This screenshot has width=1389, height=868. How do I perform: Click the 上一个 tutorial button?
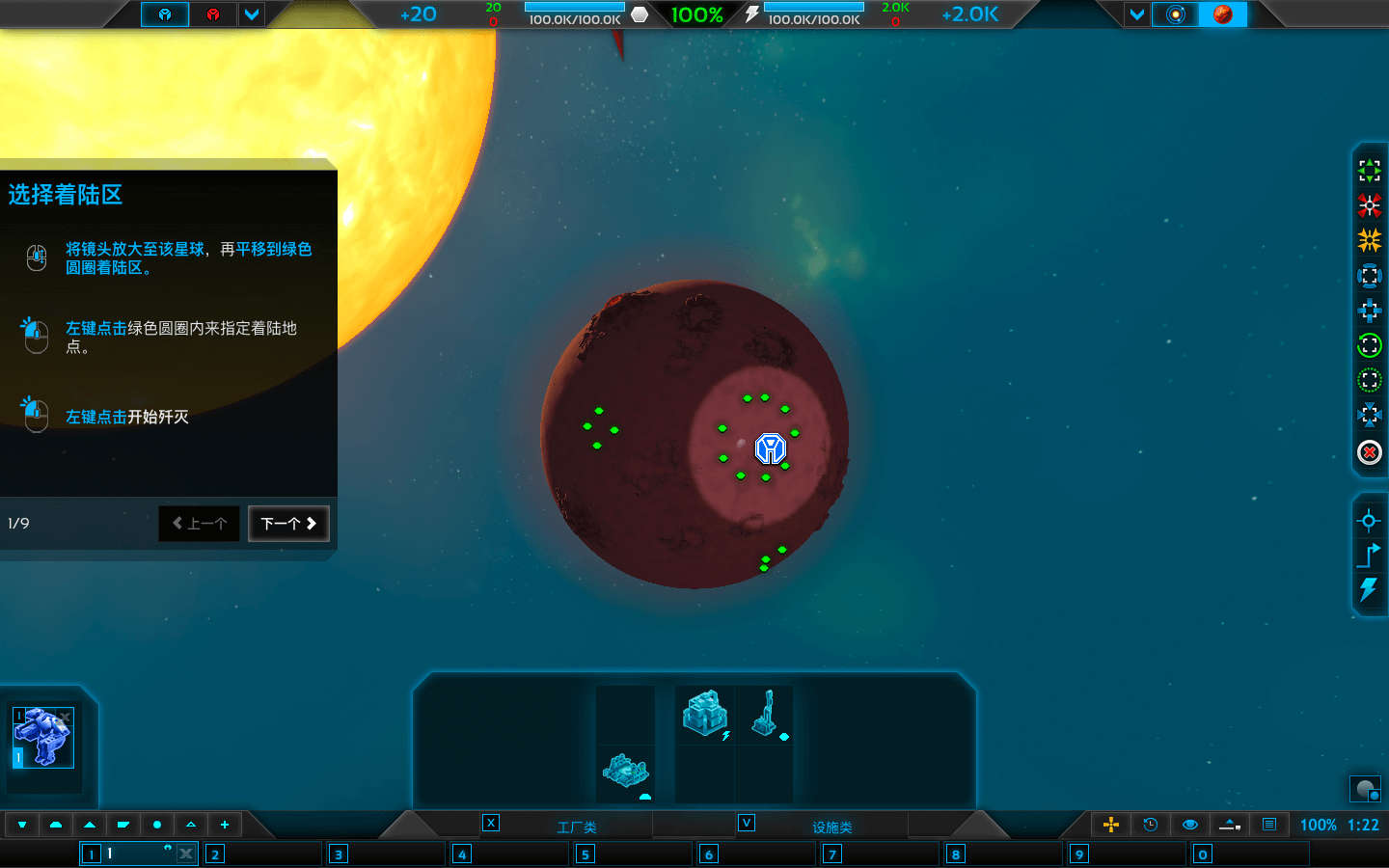(199, 523)
